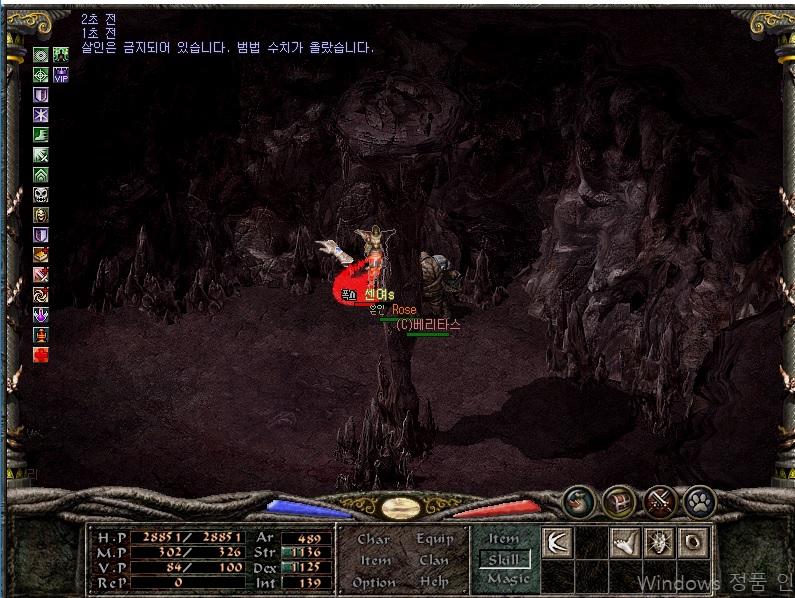This screenshot has width=795, height=598.
Task: Select the spider skill slot
Action: [x=659, y=543]
